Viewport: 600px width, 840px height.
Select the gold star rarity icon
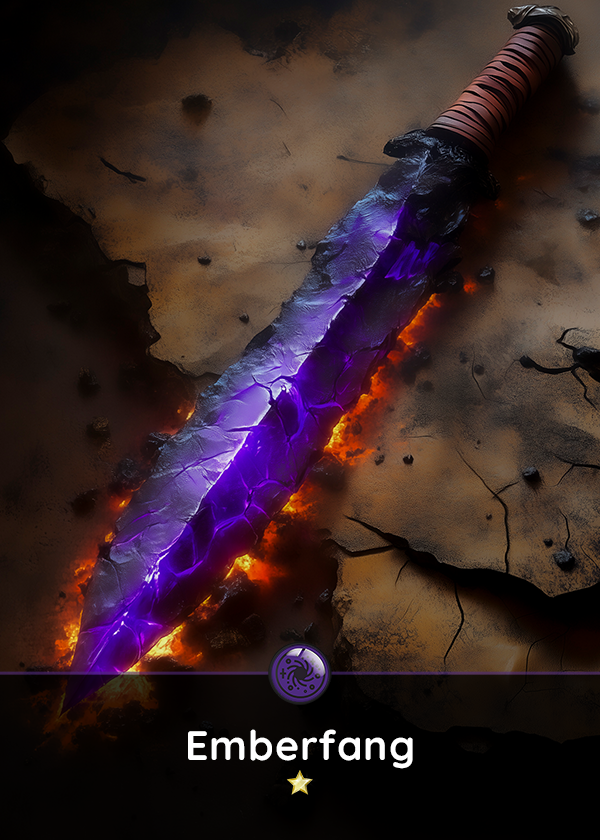pyautogui.click(x=300, y=783)
